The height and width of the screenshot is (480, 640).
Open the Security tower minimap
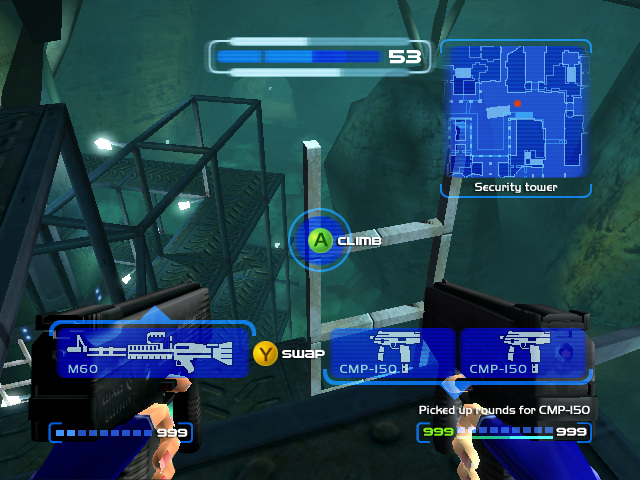[515, 110]
